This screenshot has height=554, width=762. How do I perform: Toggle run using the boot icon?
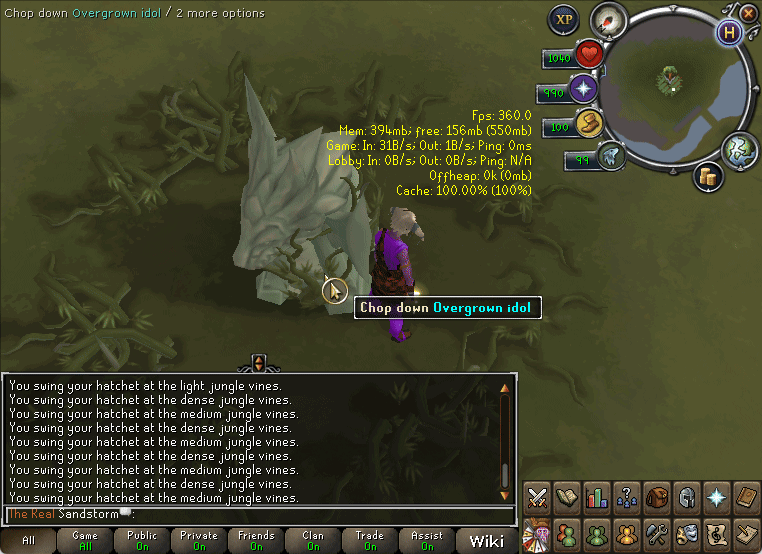pos(586,124)
